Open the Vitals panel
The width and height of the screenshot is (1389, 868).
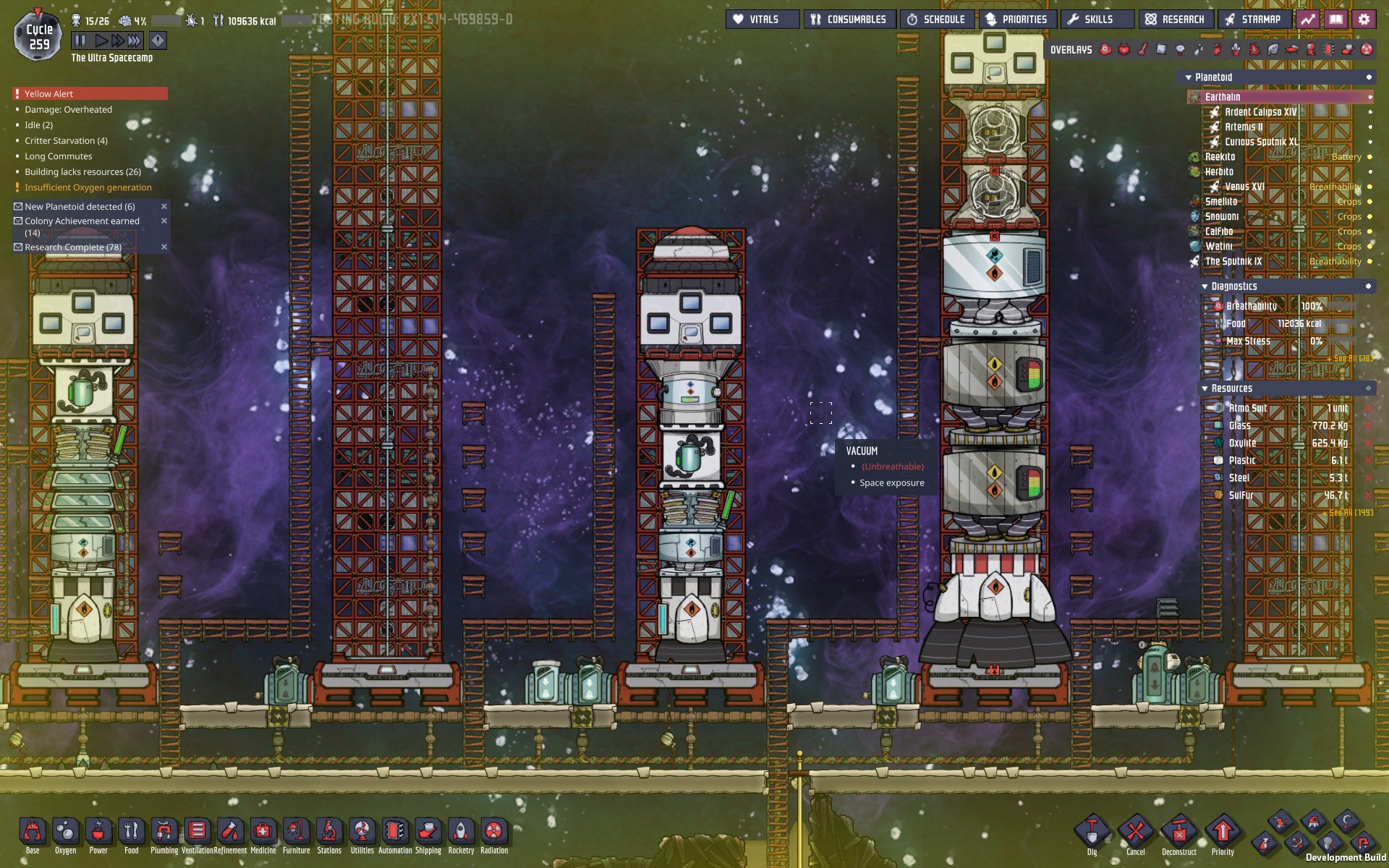(763, 20)
